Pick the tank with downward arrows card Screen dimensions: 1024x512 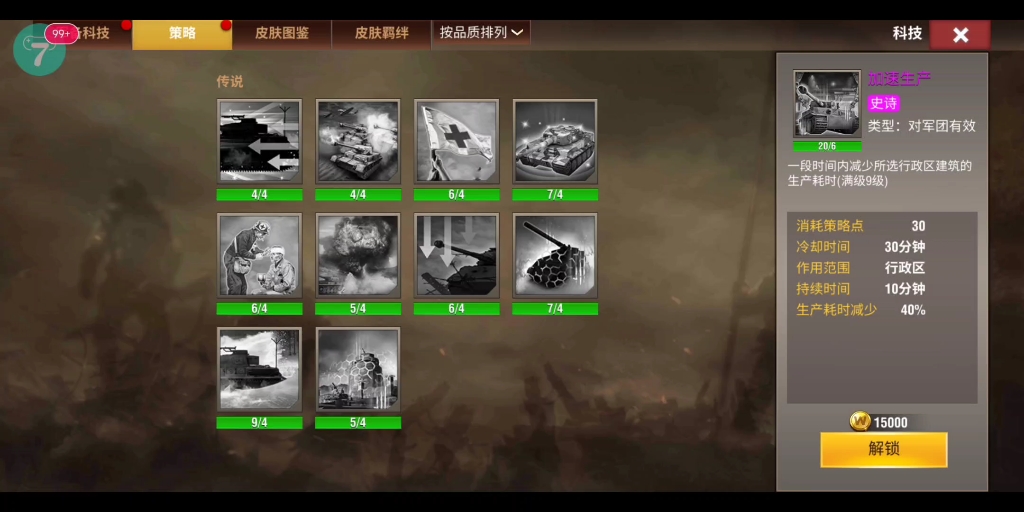pos(456,254)
